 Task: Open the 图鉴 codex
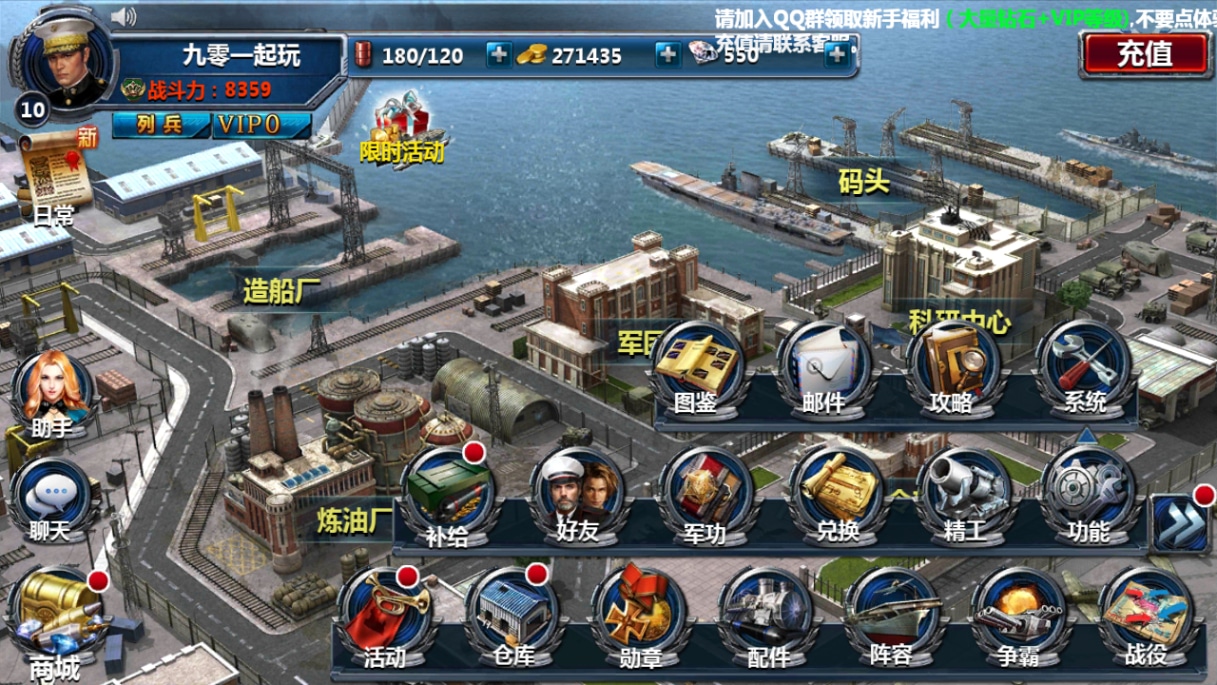(x=697, y=369)
